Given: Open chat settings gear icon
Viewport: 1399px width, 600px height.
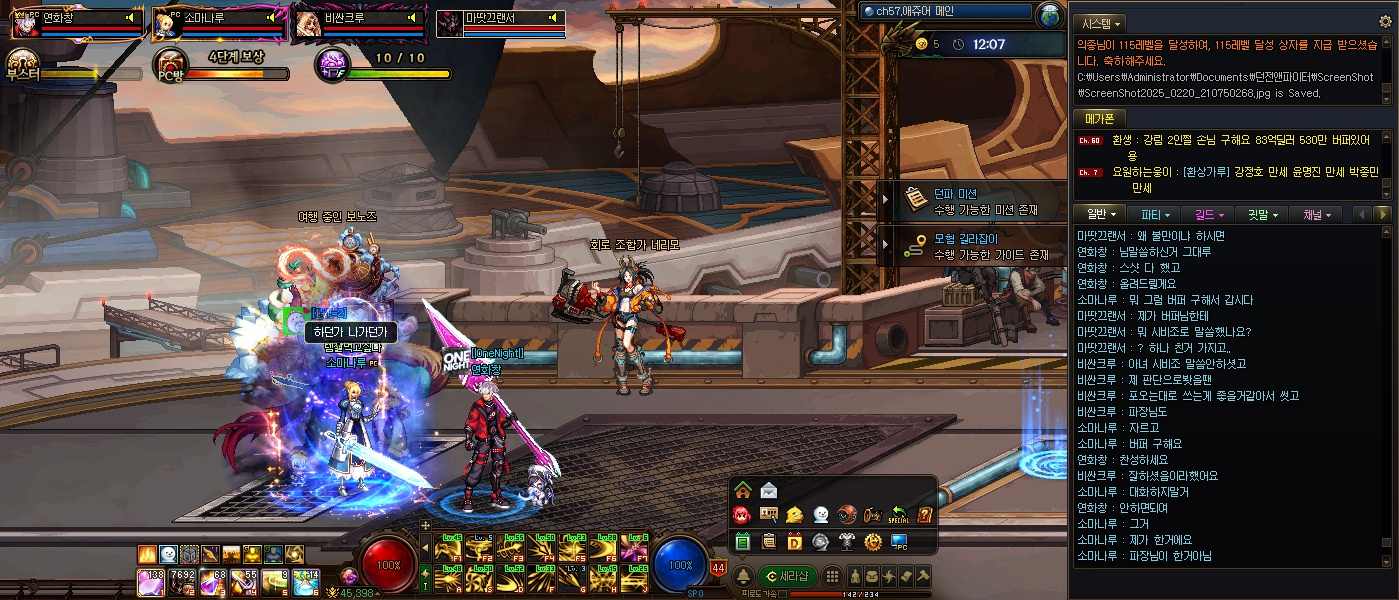Looking at the screenshot, I should 1385,21.
